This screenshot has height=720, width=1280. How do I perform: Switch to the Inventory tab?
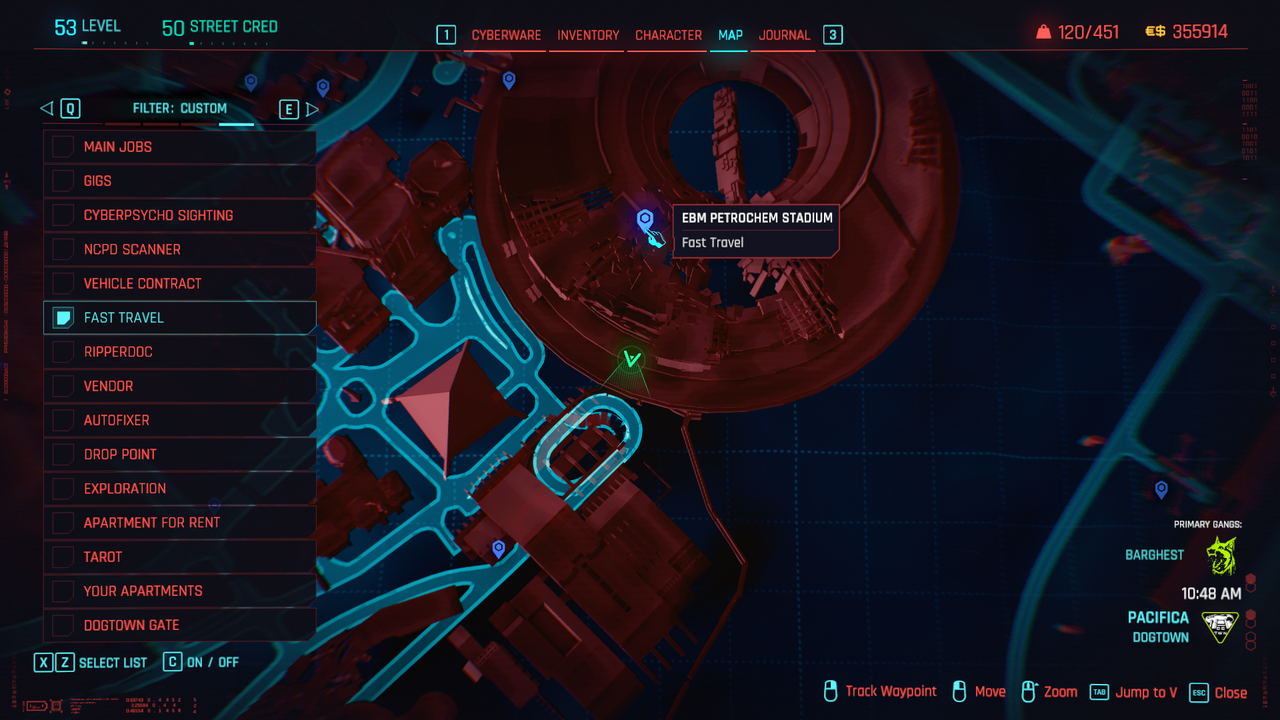(588, 35)
